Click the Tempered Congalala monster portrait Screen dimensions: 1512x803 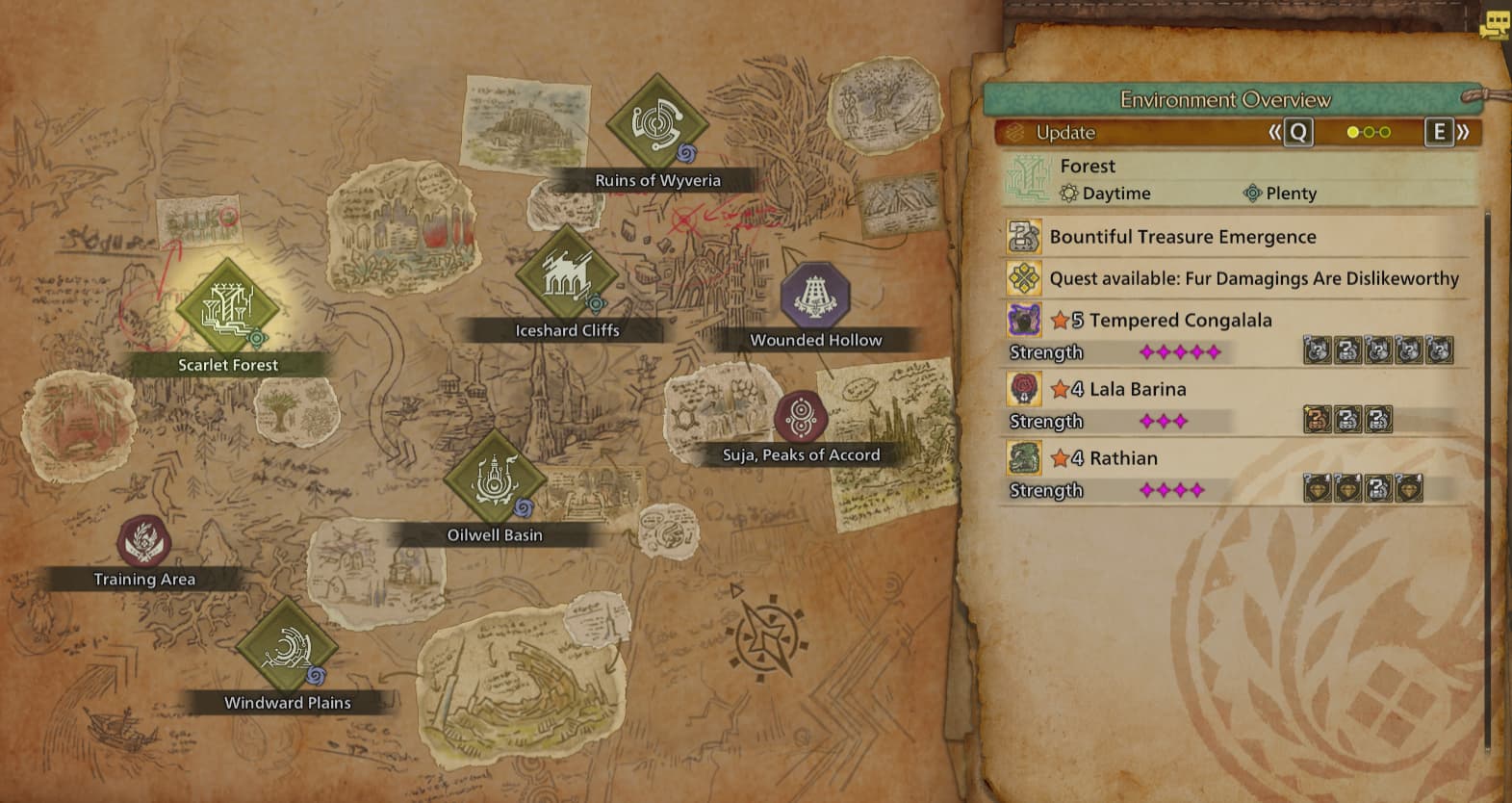(x=1024, y=319)
